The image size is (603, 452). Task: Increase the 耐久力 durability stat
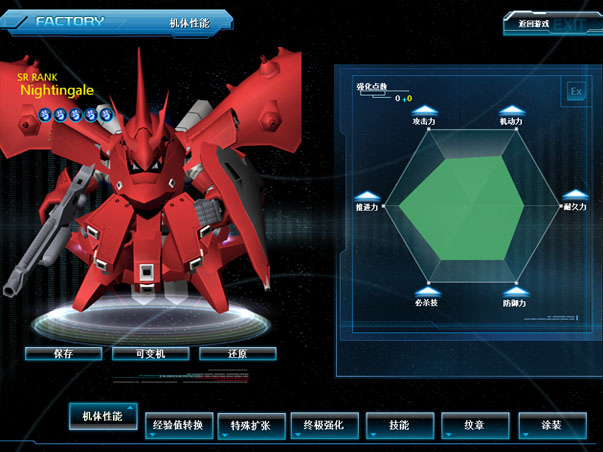pos(574,195)
